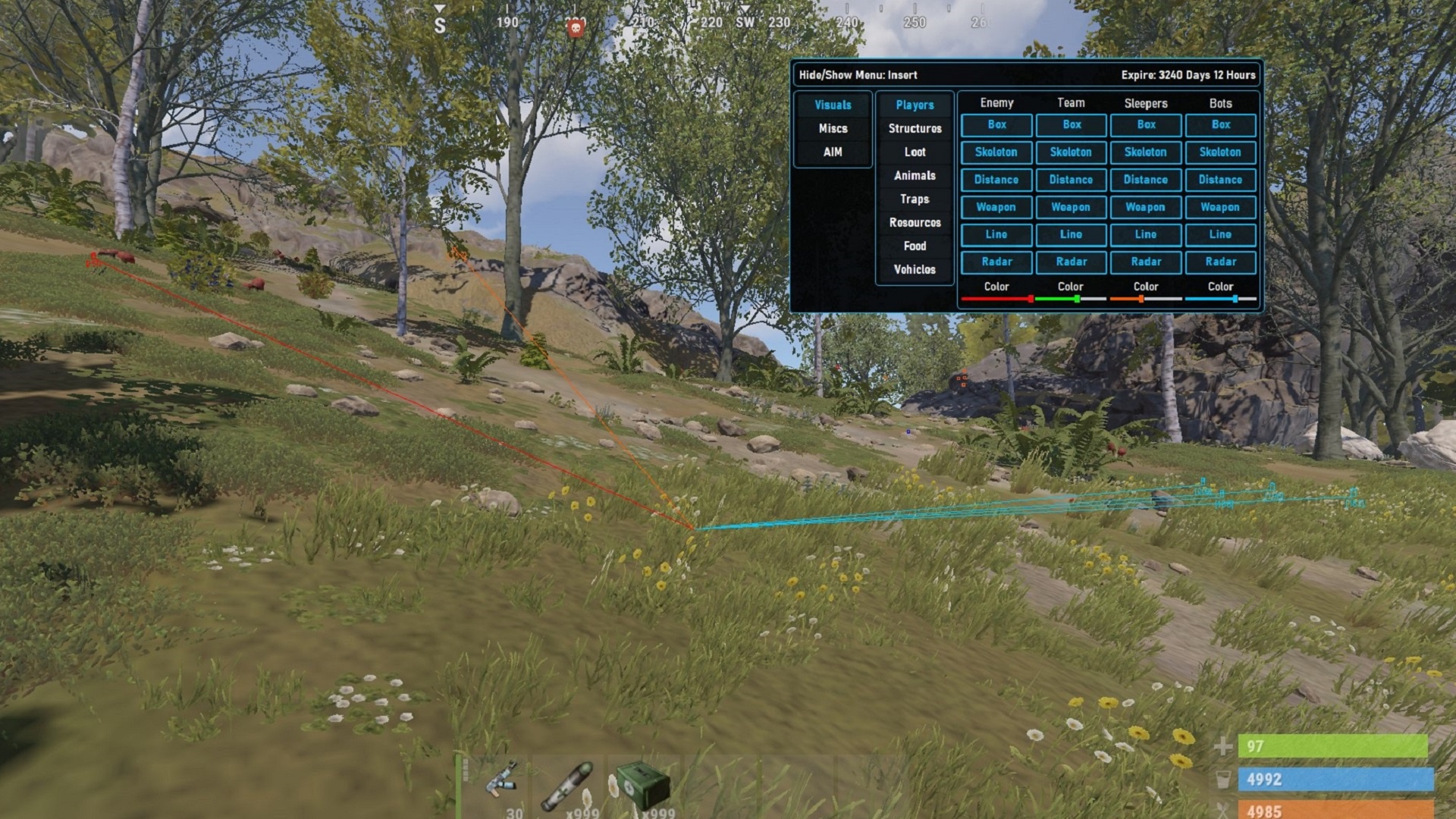Choose the Food category

pos(915,246)
